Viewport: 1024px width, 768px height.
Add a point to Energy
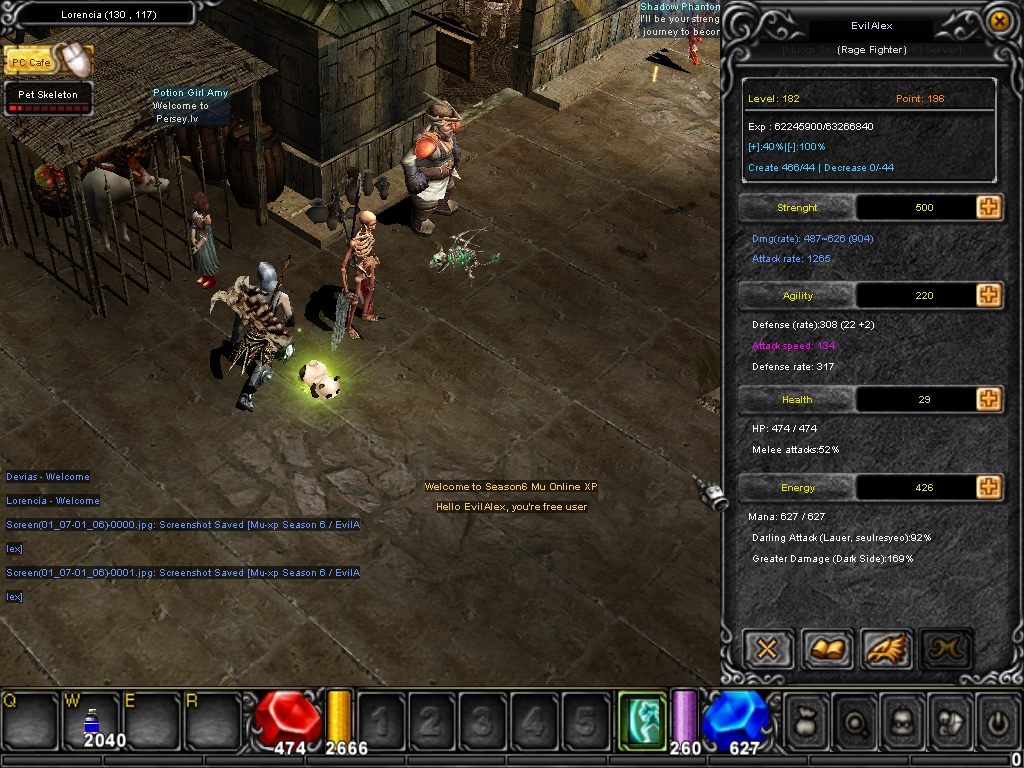(x=989, y=487)
